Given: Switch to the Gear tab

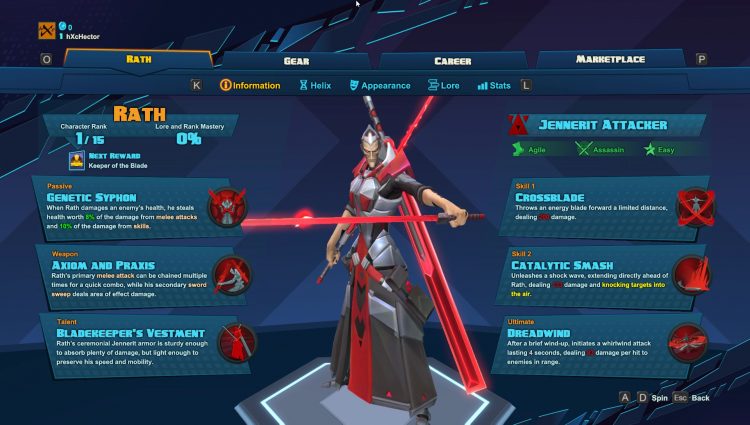Looking at the screenshot, I should [296, 60].
